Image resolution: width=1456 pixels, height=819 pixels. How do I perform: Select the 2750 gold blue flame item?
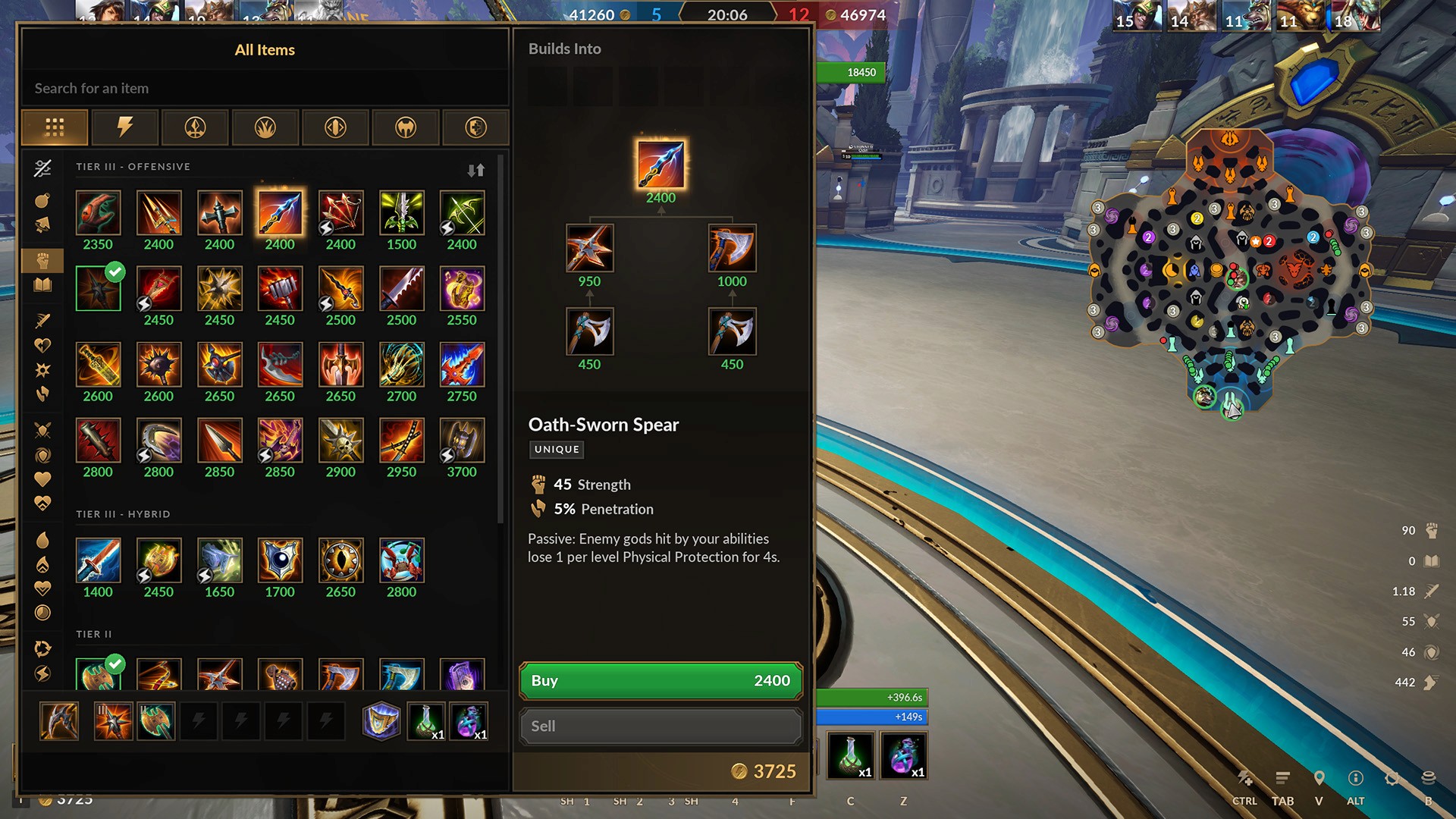pos(462,365)
